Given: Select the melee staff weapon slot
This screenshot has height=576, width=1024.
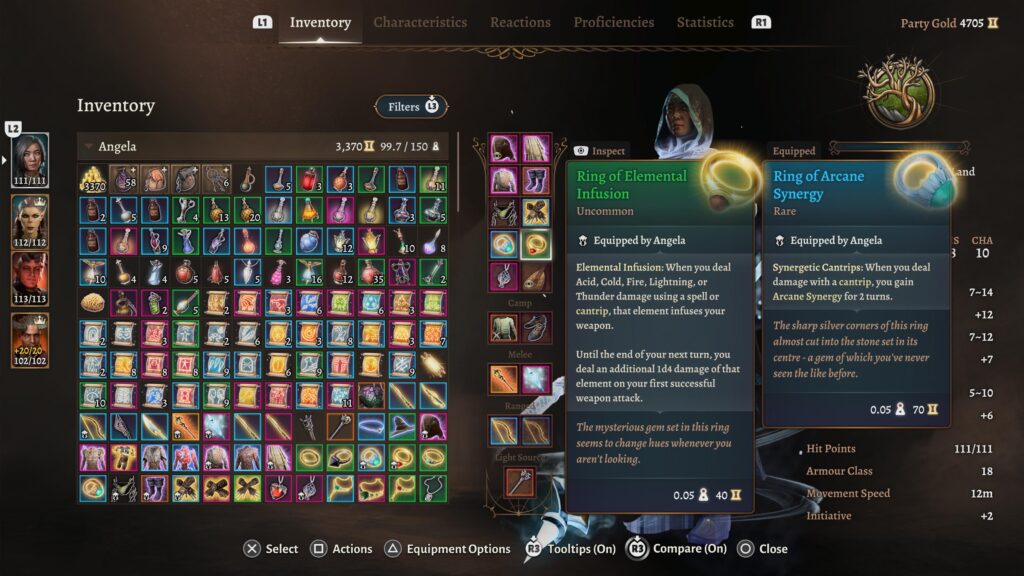Looking at the screenshot, I should [x=504, y=378].
